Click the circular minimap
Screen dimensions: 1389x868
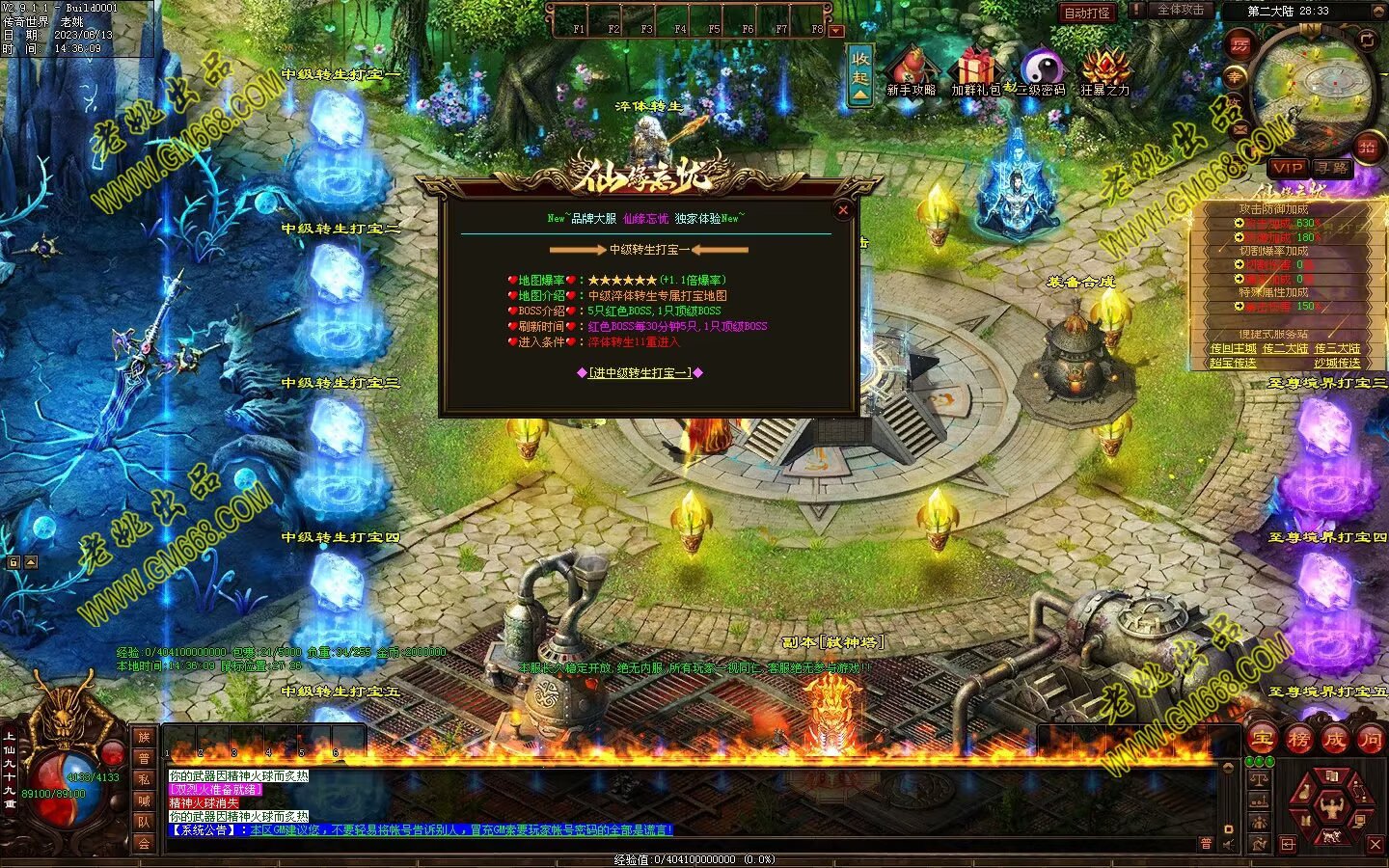(1314, 87)
